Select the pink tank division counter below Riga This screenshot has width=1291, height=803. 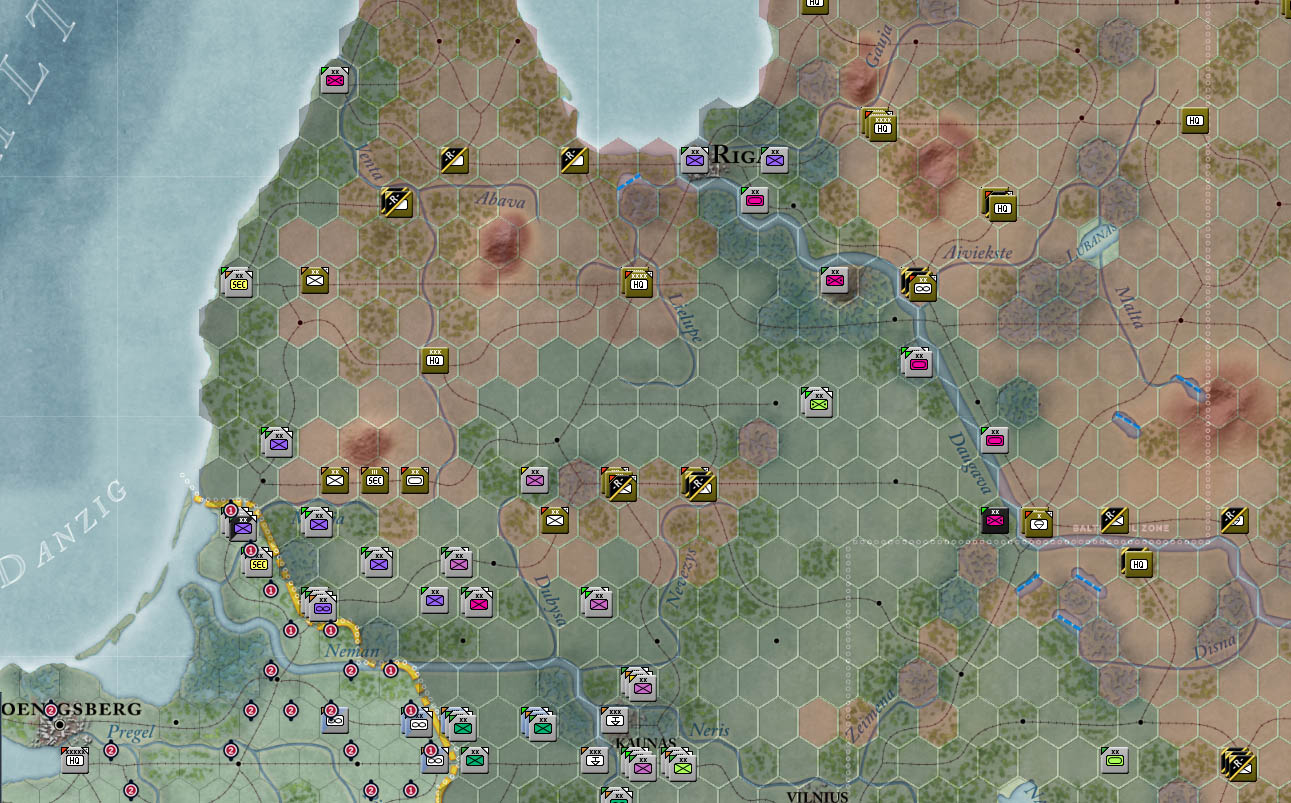click(x=754, y=199)
